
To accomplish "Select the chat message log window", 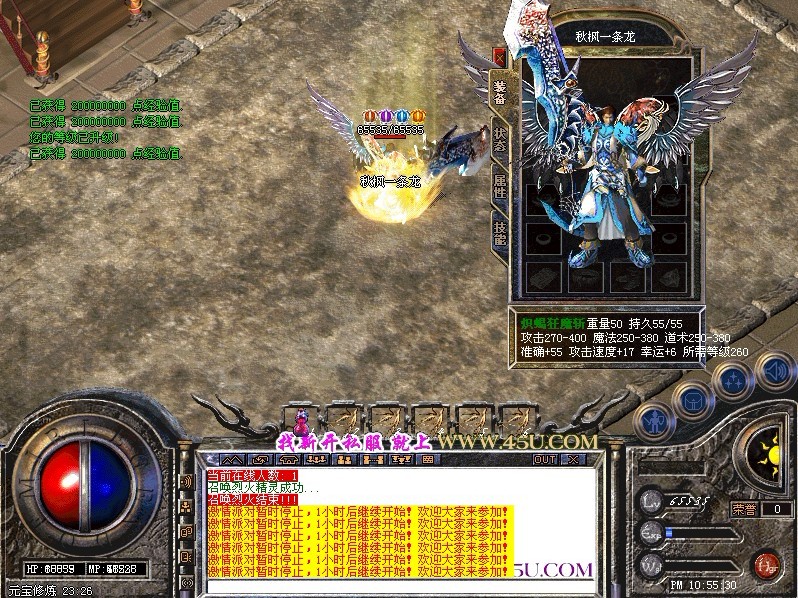I will (400, 522).
